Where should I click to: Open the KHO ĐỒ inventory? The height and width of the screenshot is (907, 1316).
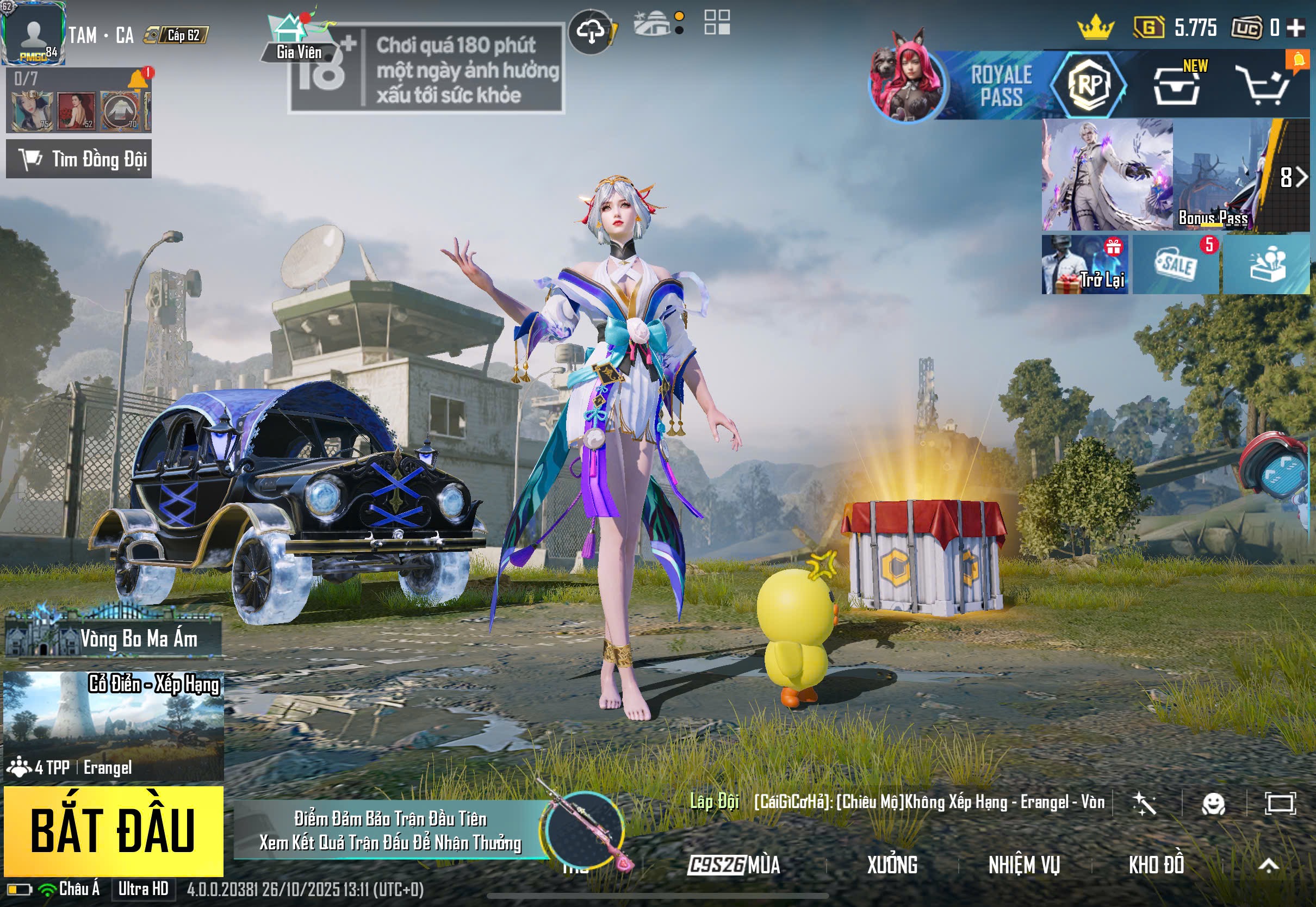pyautogui.click(x=1156, y=865)
